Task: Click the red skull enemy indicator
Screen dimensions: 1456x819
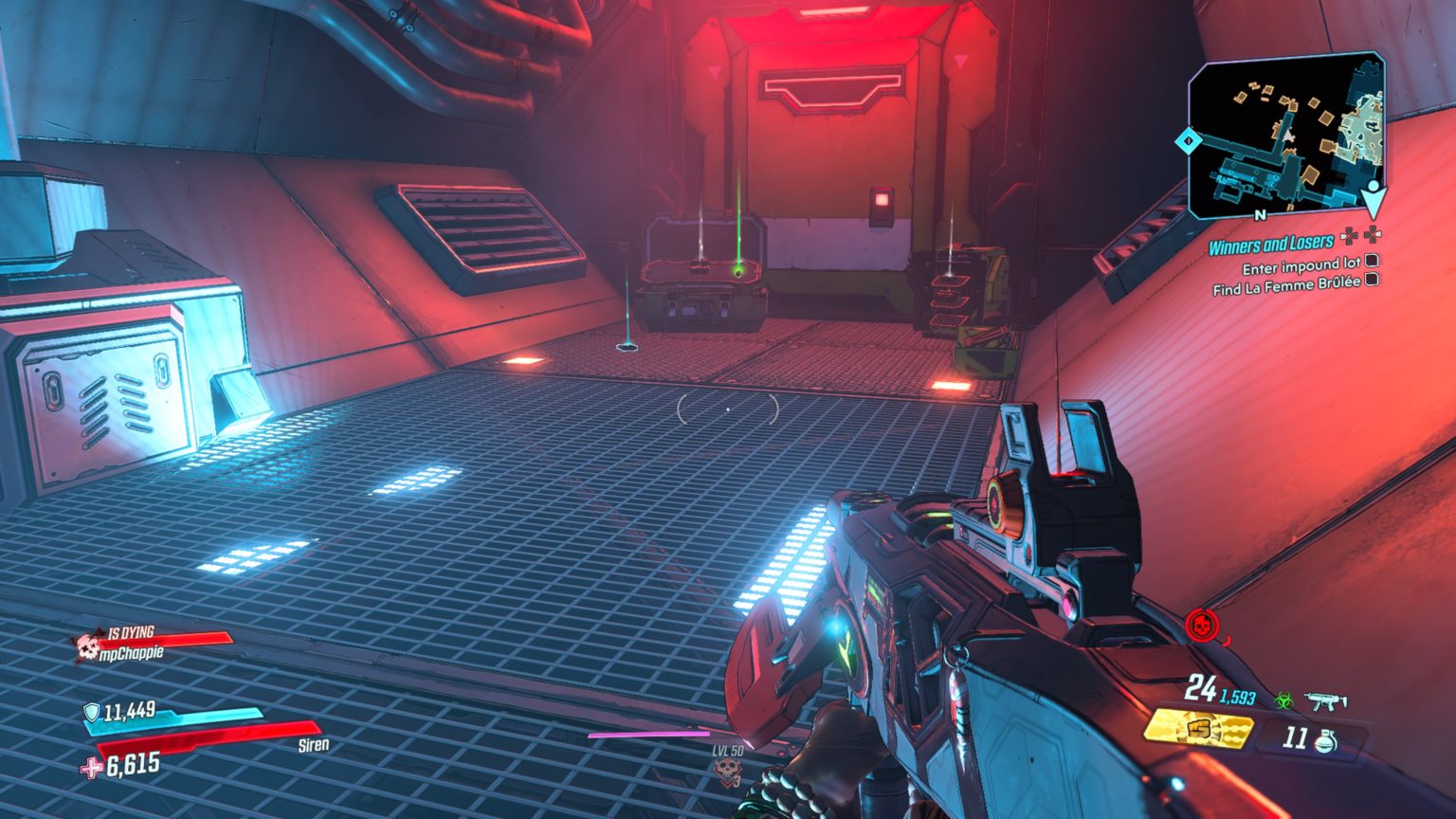Action: pos(1201,625)
